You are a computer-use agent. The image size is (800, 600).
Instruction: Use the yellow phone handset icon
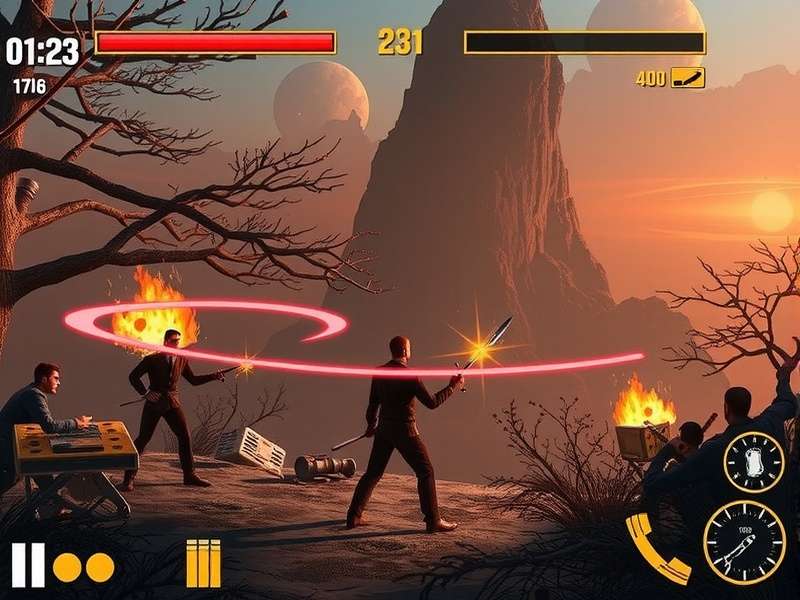[x=657, y=548]
